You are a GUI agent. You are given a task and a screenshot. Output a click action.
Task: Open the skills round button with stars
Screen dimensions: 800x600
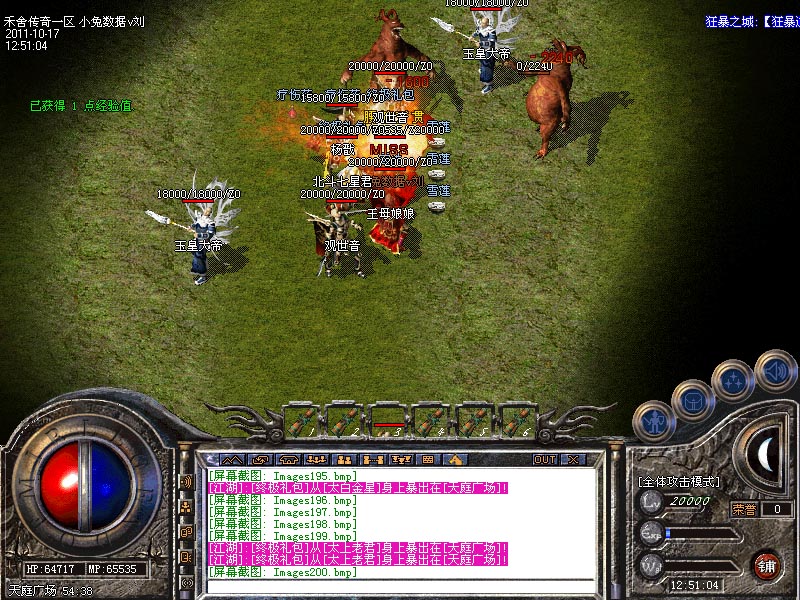pyautogui.click(x=735, y=381)
